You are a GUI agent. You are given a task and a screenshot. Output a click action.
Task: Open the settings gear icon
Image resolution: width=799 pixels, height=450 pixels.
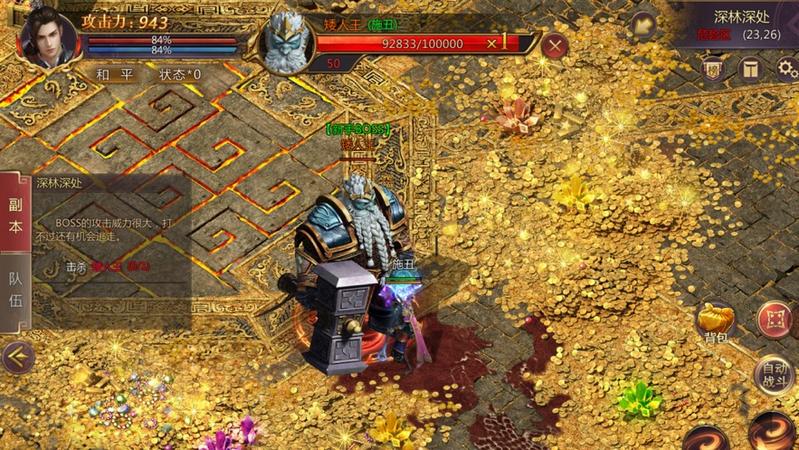[787, 68]
